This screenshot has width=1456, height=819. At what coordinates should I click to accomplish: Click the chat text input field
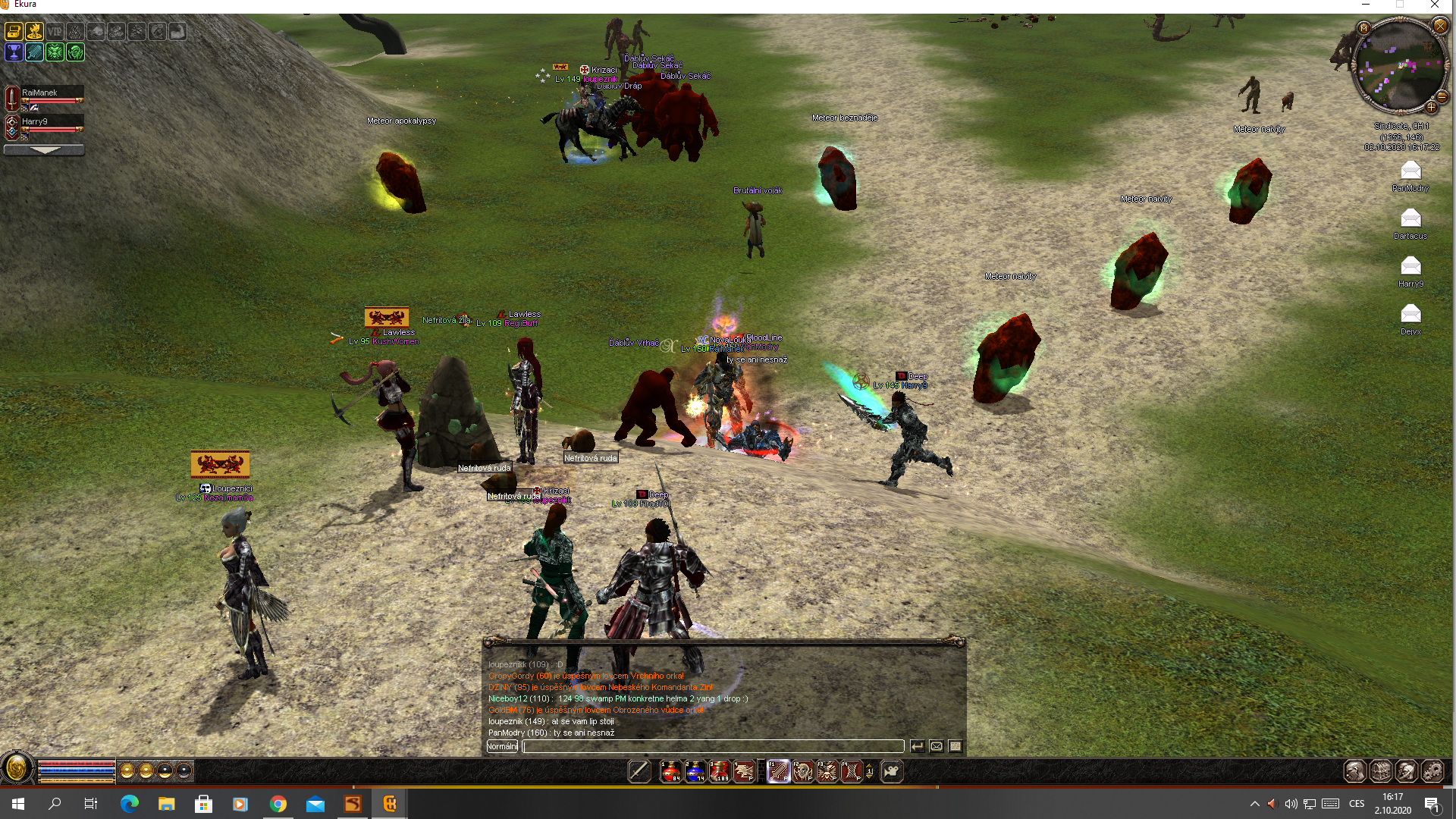tap(713, 746)
